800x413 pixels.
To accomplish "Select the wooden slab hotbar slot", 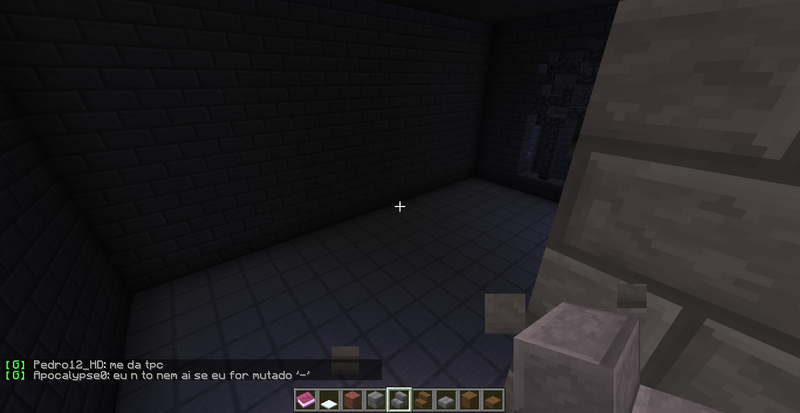I will tap(491, 401).
